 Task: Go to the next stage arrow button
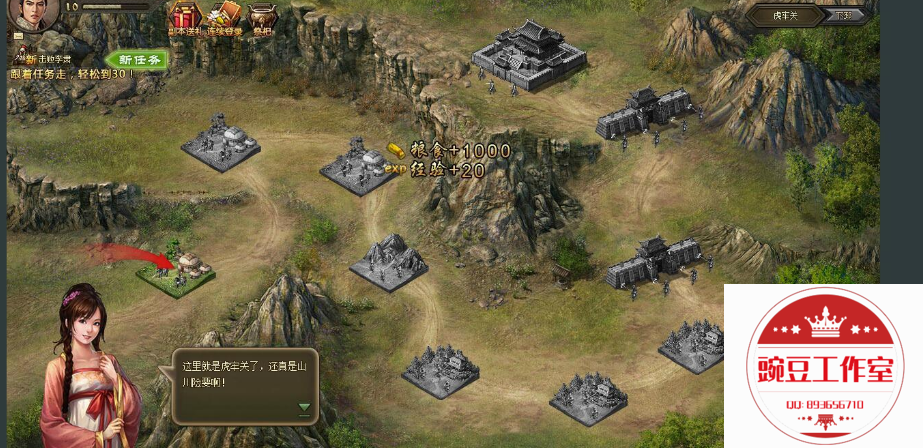[846, 16]
